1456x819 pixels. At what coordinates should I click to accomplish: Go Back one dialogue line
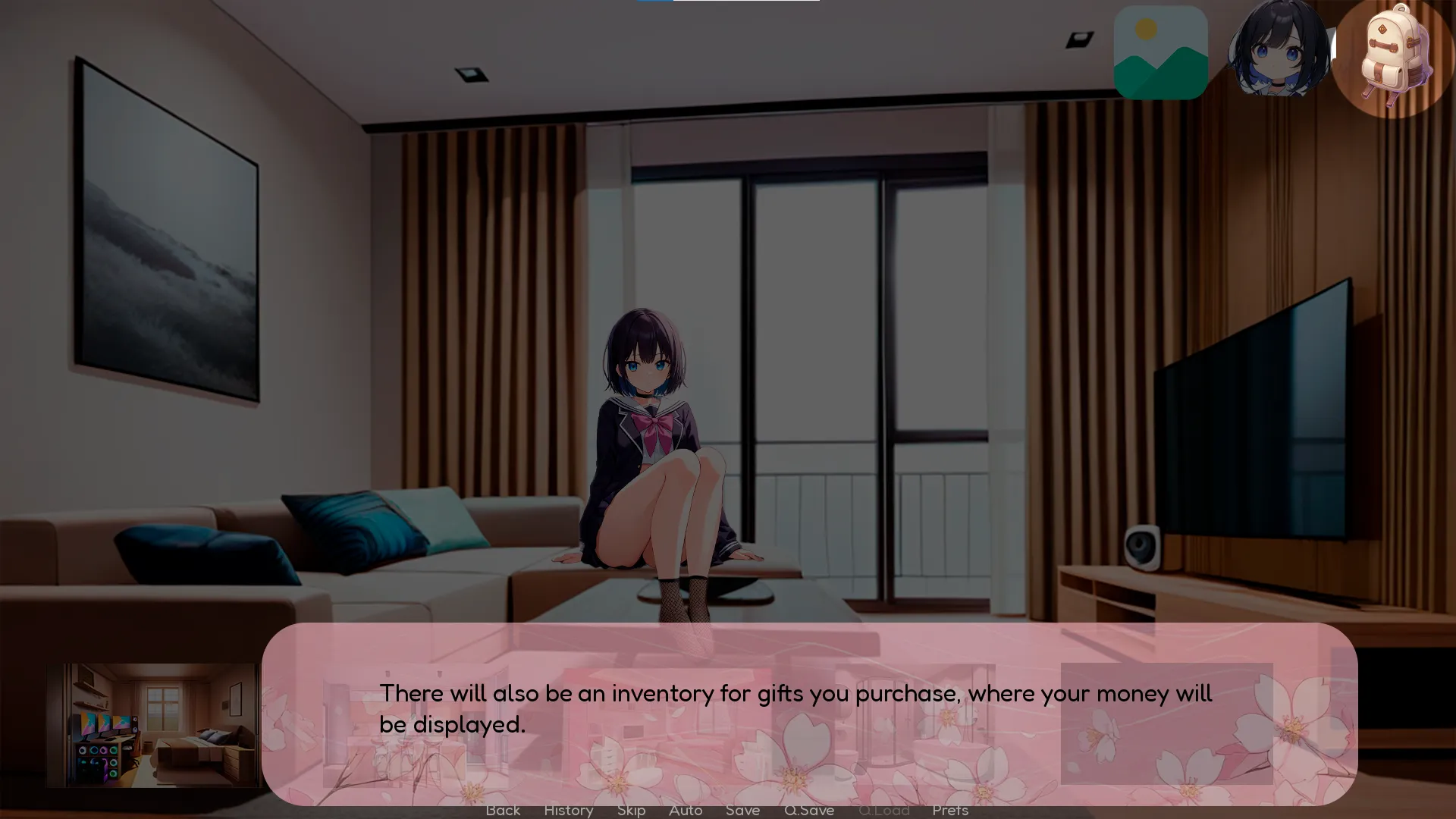tap(503, 811)
